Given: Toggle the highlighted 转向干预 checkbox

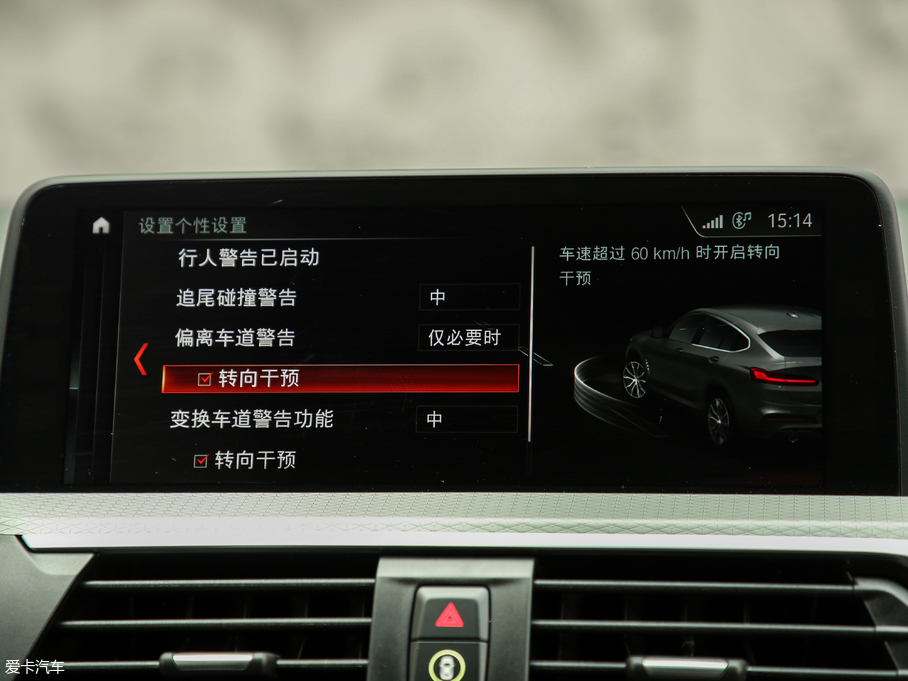Looking at the screenshot, I should pyautogui.click(x=205, y=379).
